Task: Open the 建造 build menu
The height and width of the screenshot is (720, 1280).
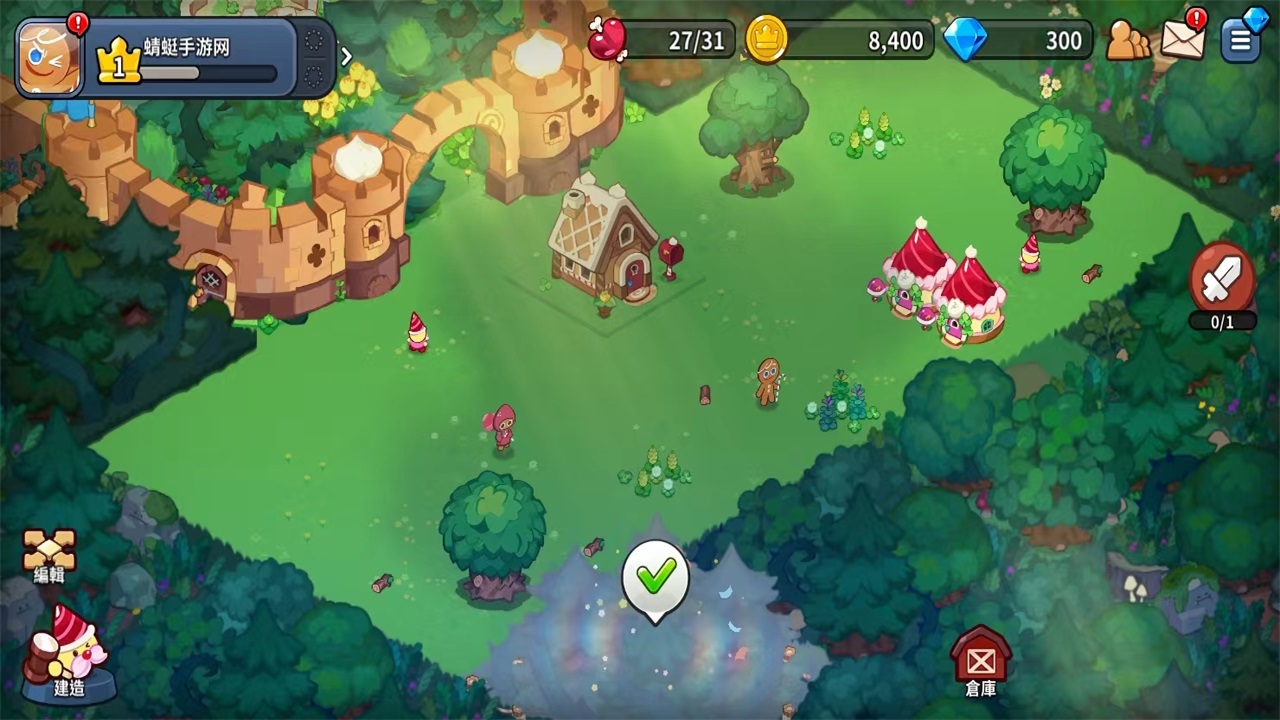Action: click(x=68, y=652)
